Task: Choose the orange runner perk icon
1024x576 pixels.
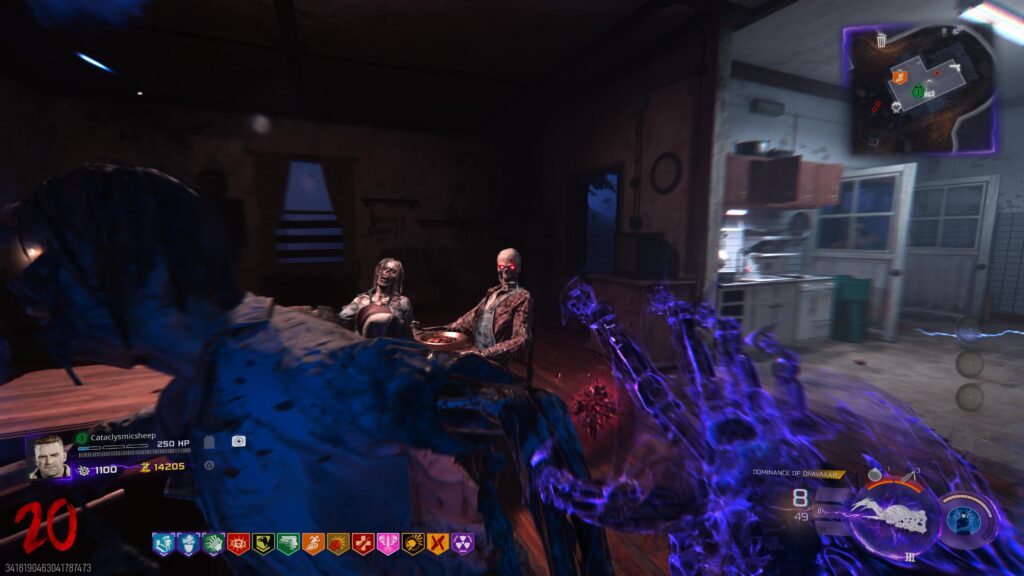Action: pos(313,544)
